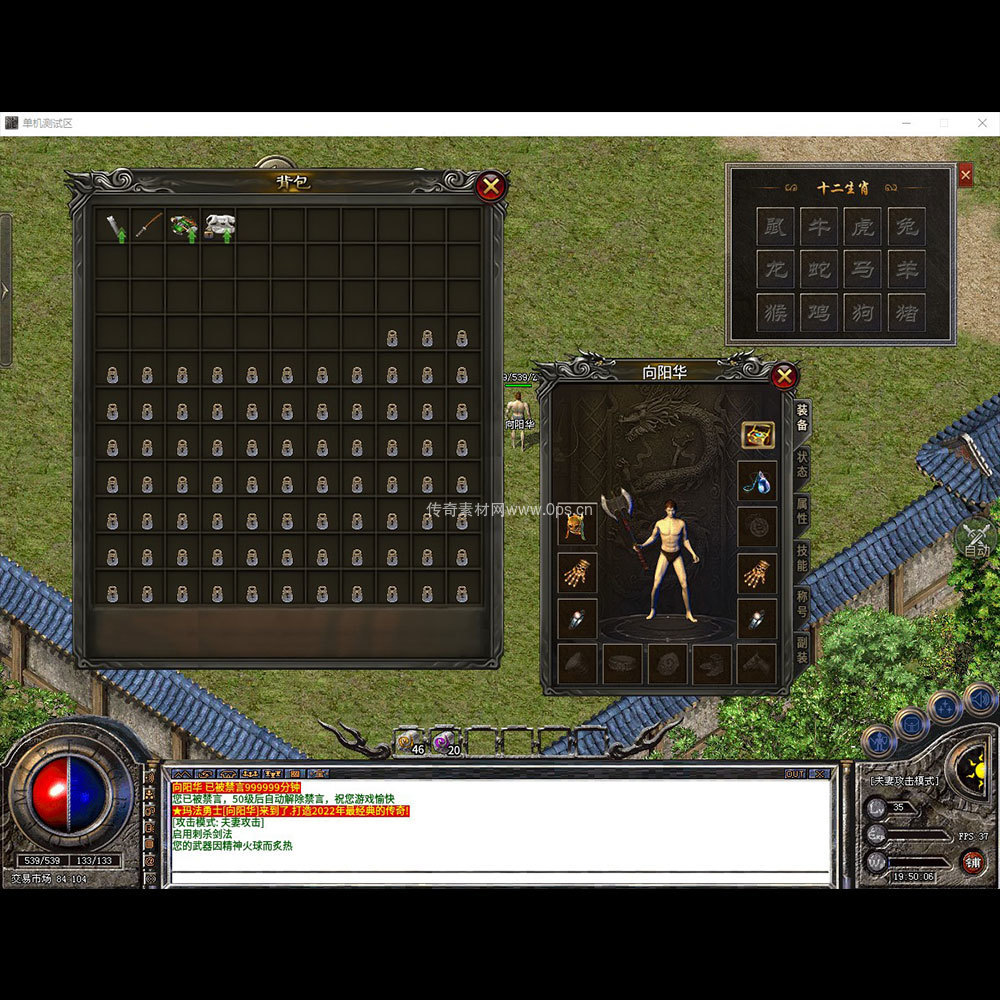This screenshot has width=1000, height=1000.
Task: Open the 称号 titles tab
Action: [802, 604]
